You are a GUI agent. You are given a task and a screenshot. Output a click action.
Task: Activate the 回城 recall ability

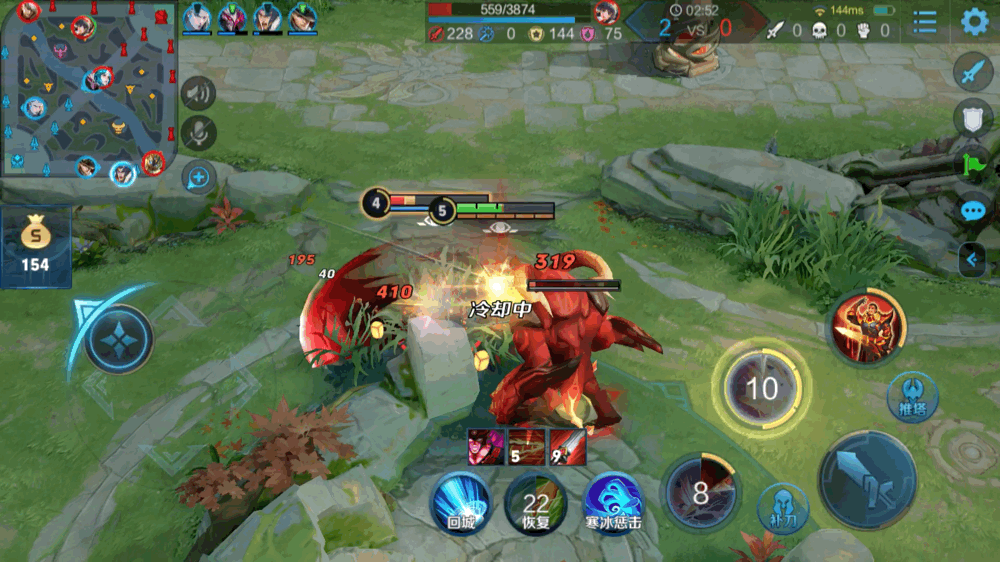click(460, 500)
